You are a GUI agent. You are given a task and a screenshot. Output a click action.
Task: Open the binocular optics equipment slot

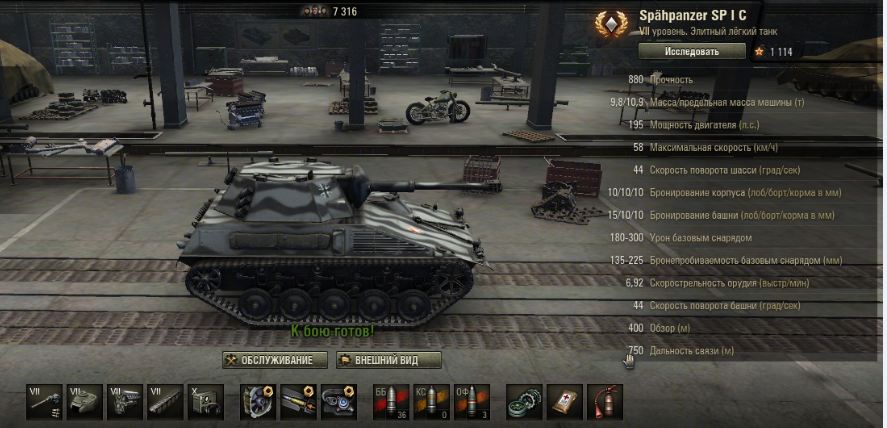pos(338,401)
